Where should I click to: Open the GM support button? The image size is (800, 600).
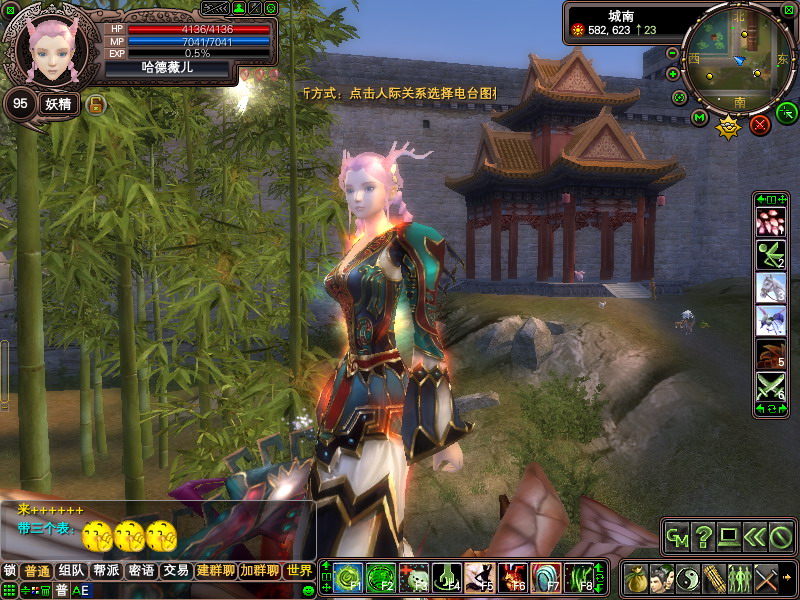pyautogui.click(x=678, y=537)
